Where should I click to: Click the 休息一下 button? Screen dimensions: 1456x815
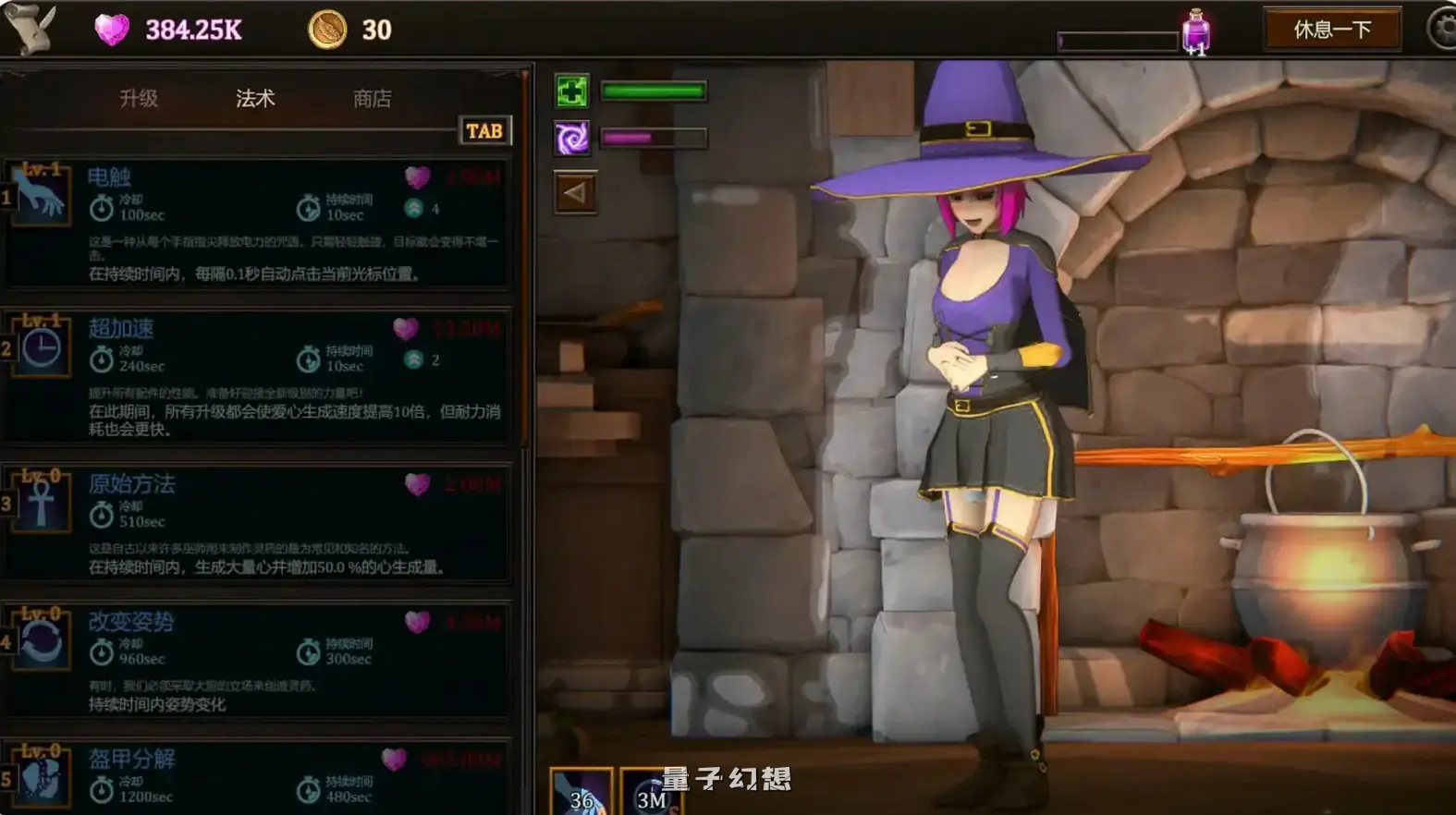pyautogui.click(x=1331, y=29)
